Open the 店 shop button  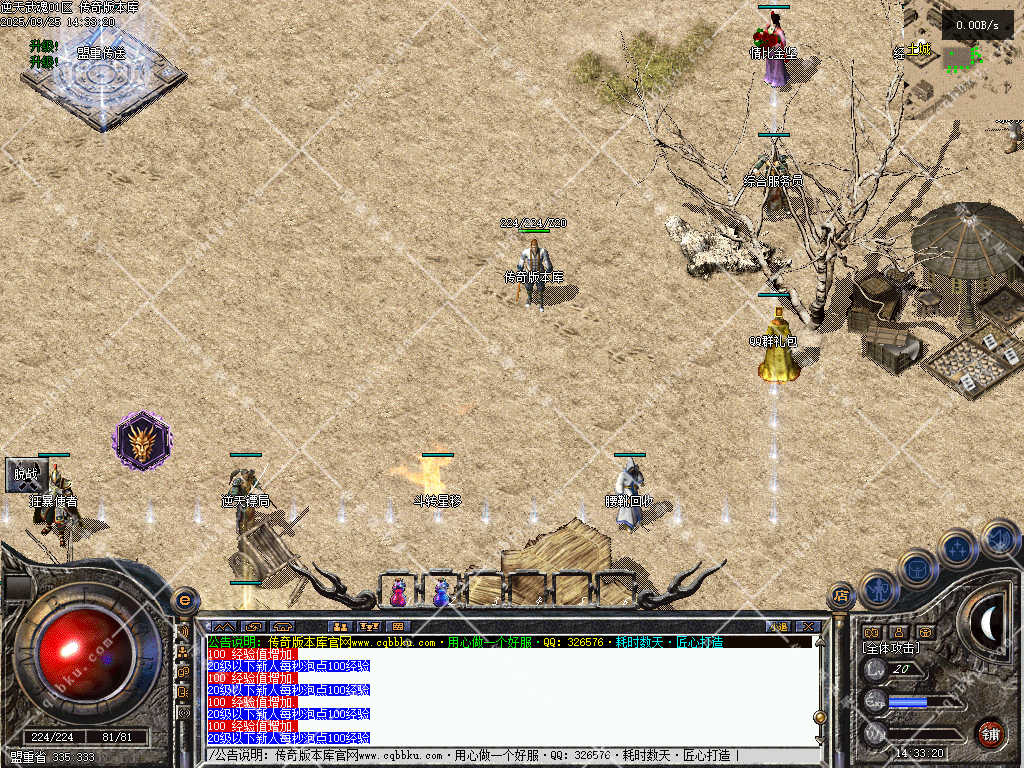pos(842,597)
